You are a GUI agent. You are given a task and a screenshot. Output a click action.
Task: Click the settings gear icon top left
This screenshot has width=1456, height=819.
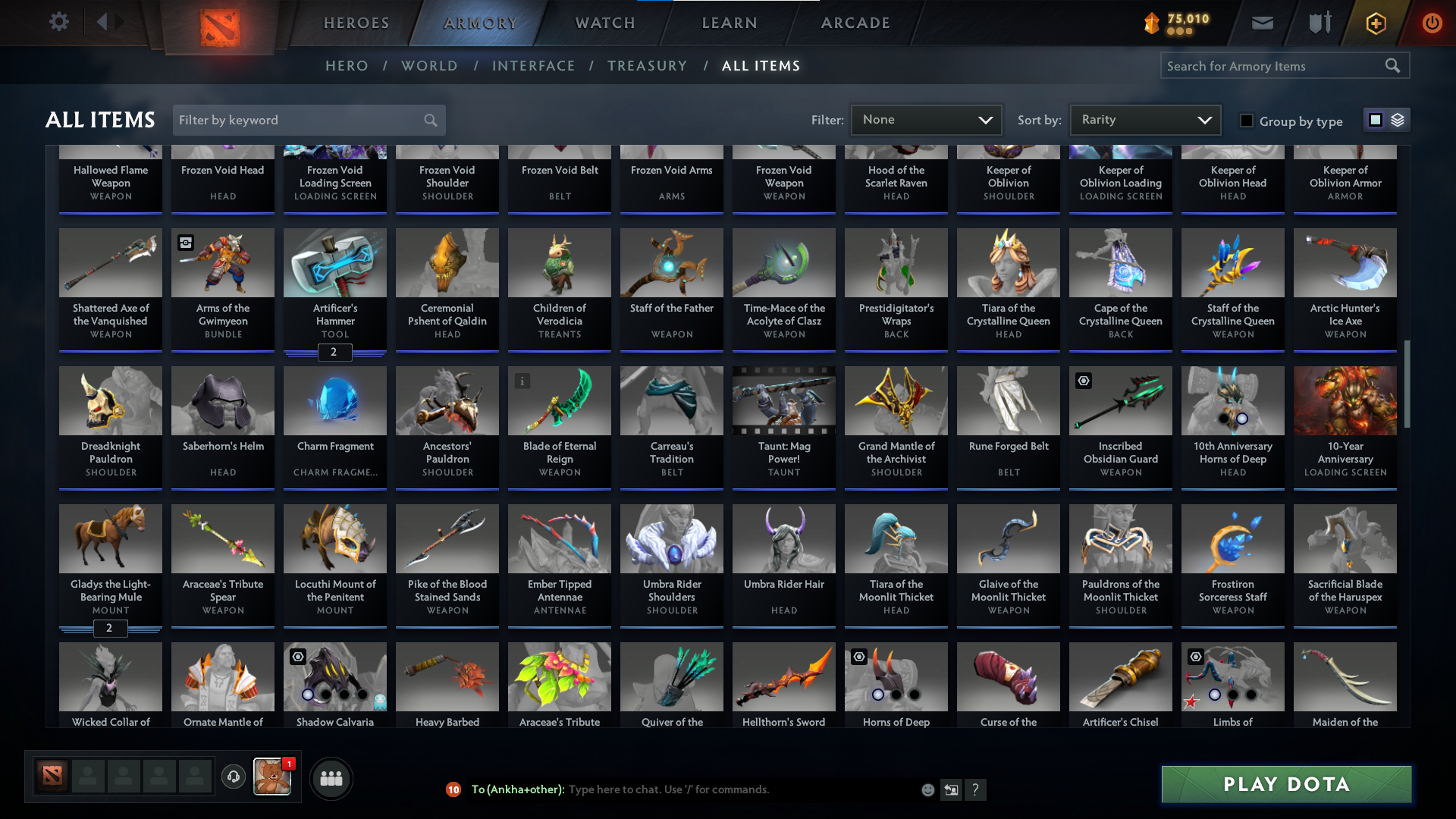coord(59,22)
